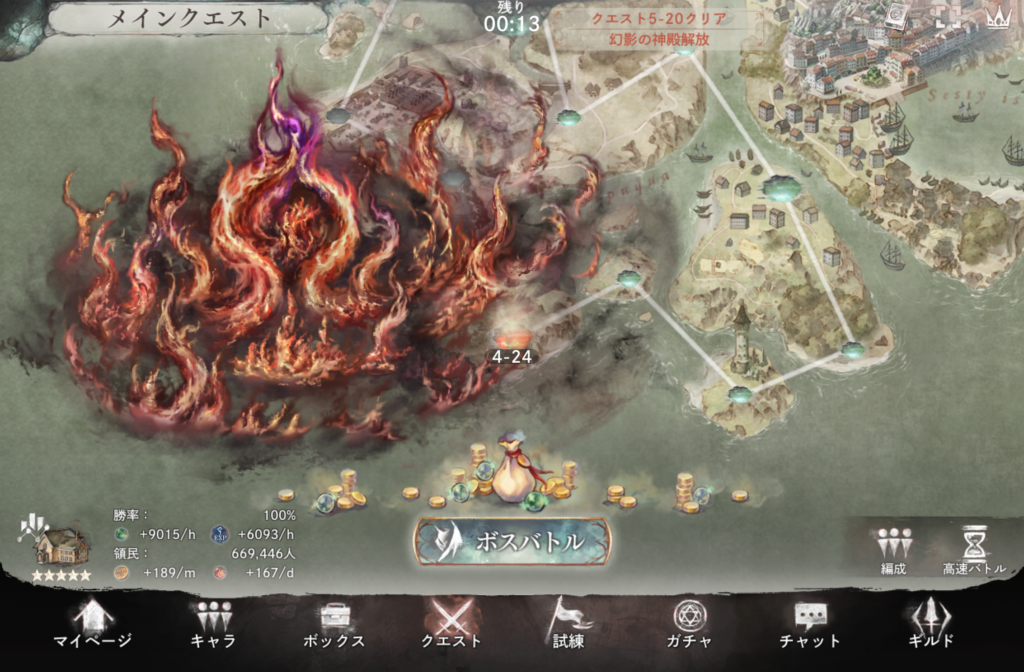
Task: Activate 高速バトル hourglass quick battle
Action: [974, 551]
